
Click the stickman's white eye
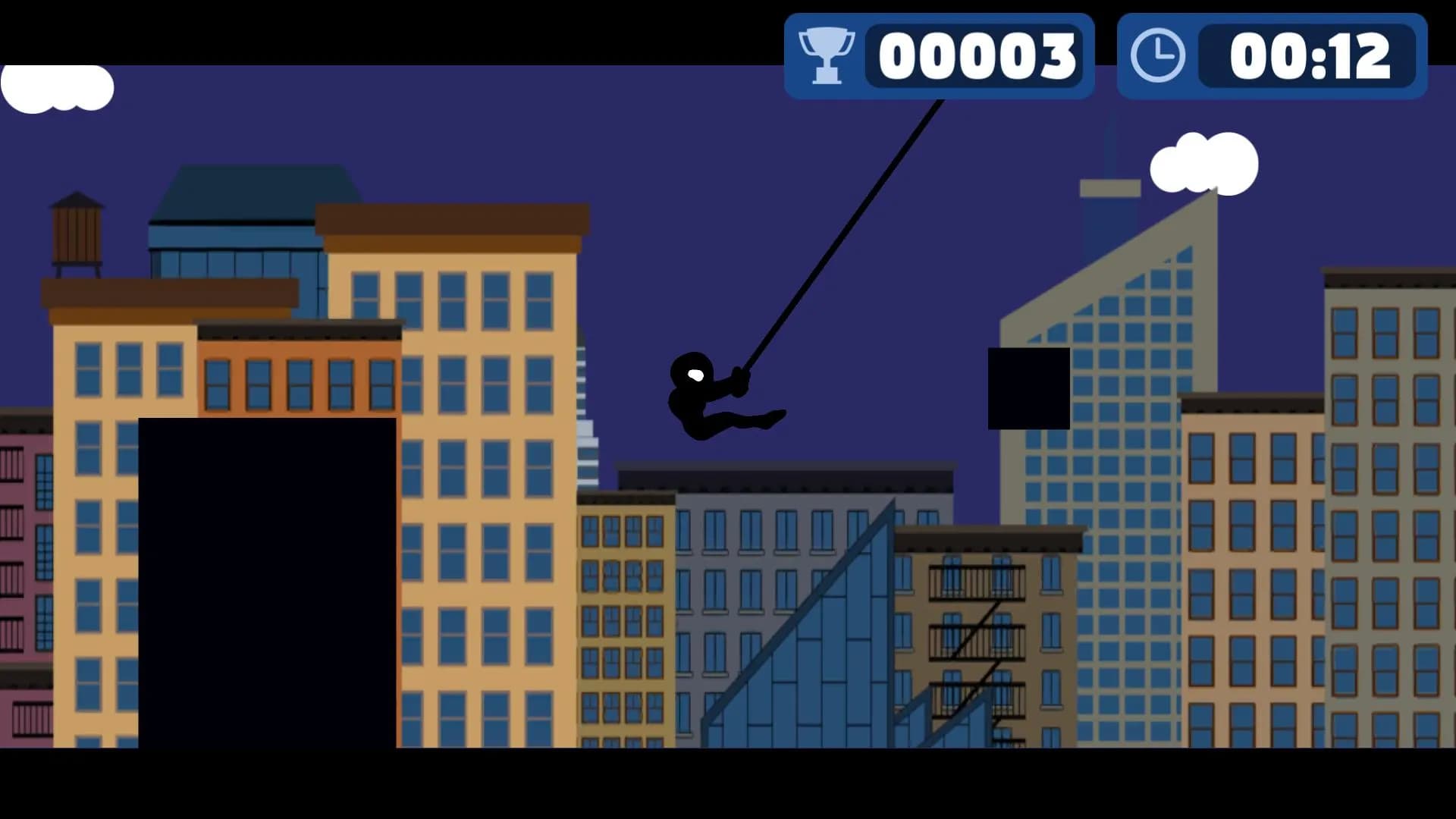(695, 375)
